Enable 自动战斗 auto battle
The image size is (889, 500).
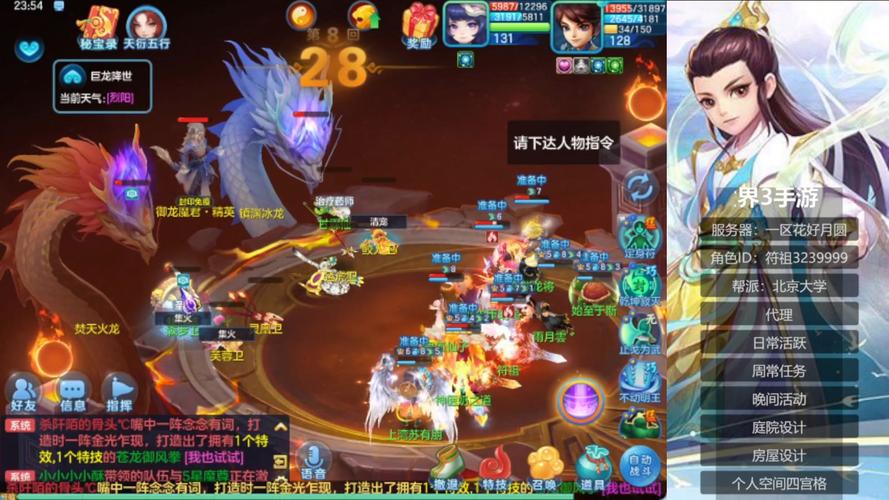pos(639,467)
